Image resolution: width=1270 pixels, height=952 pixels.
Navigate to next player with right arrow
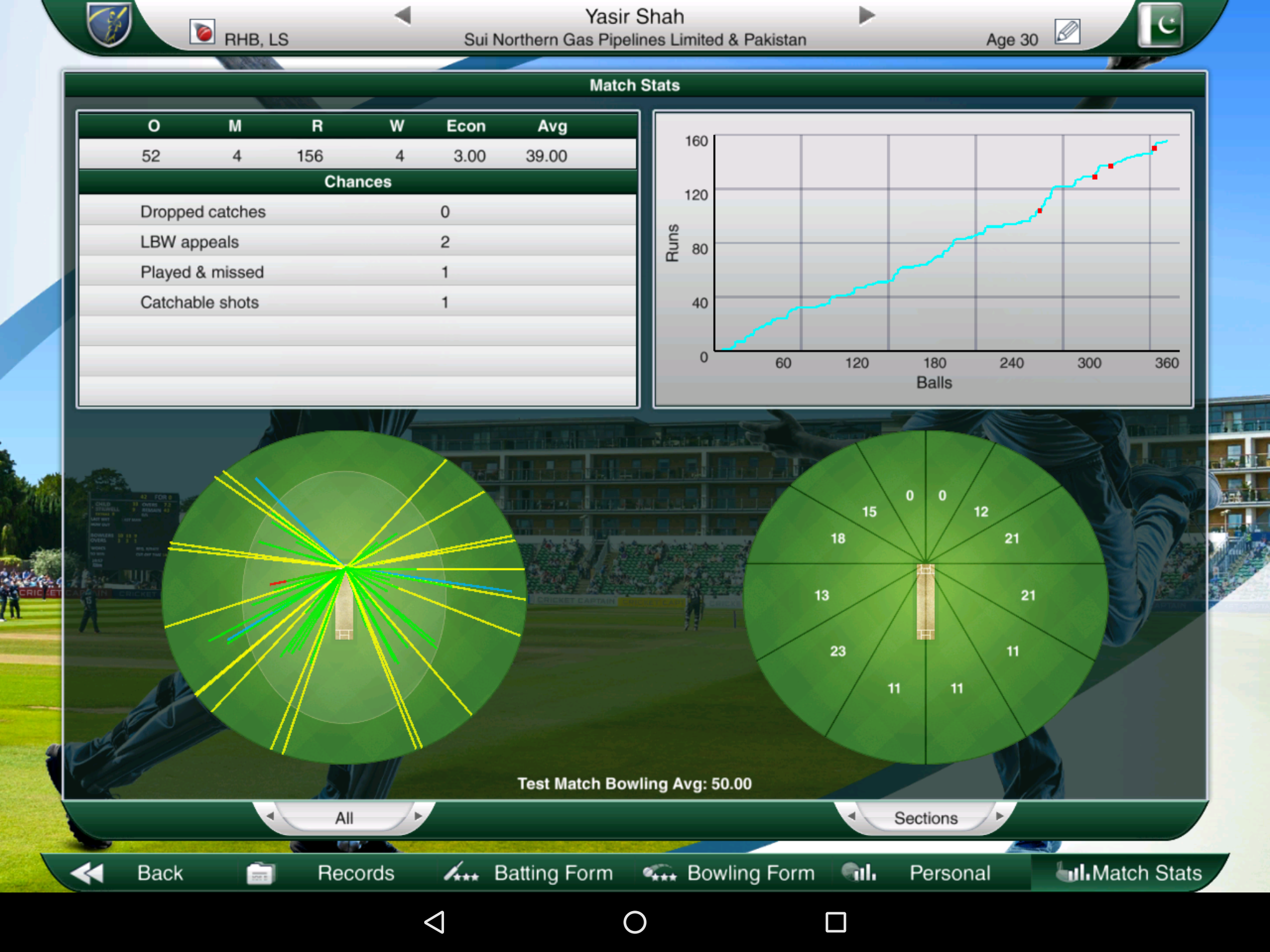coord(866,16)
